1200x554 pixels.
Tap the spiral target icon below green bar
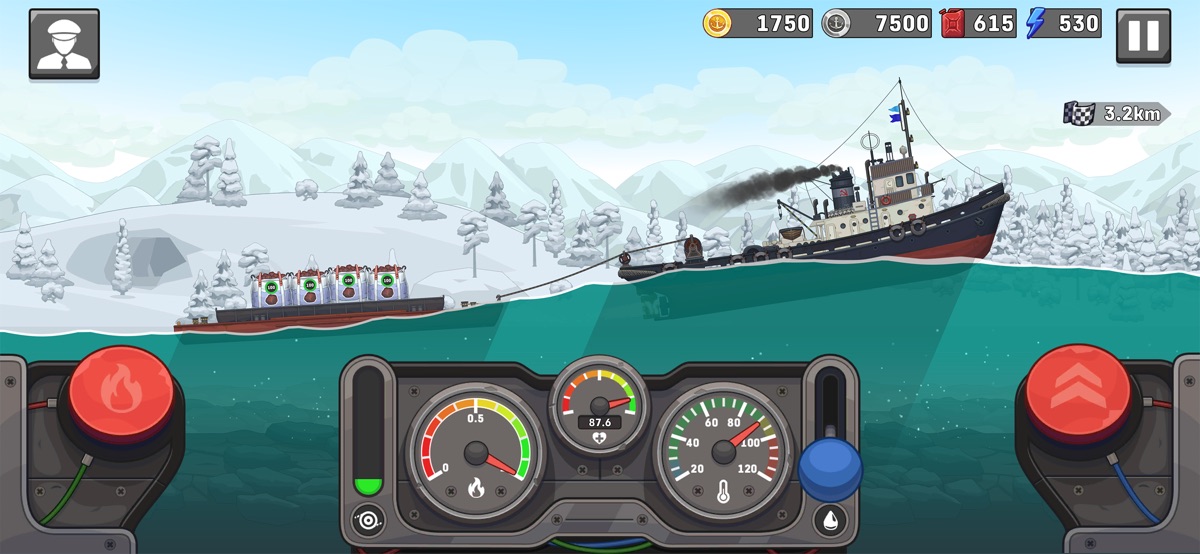[368, 520]
